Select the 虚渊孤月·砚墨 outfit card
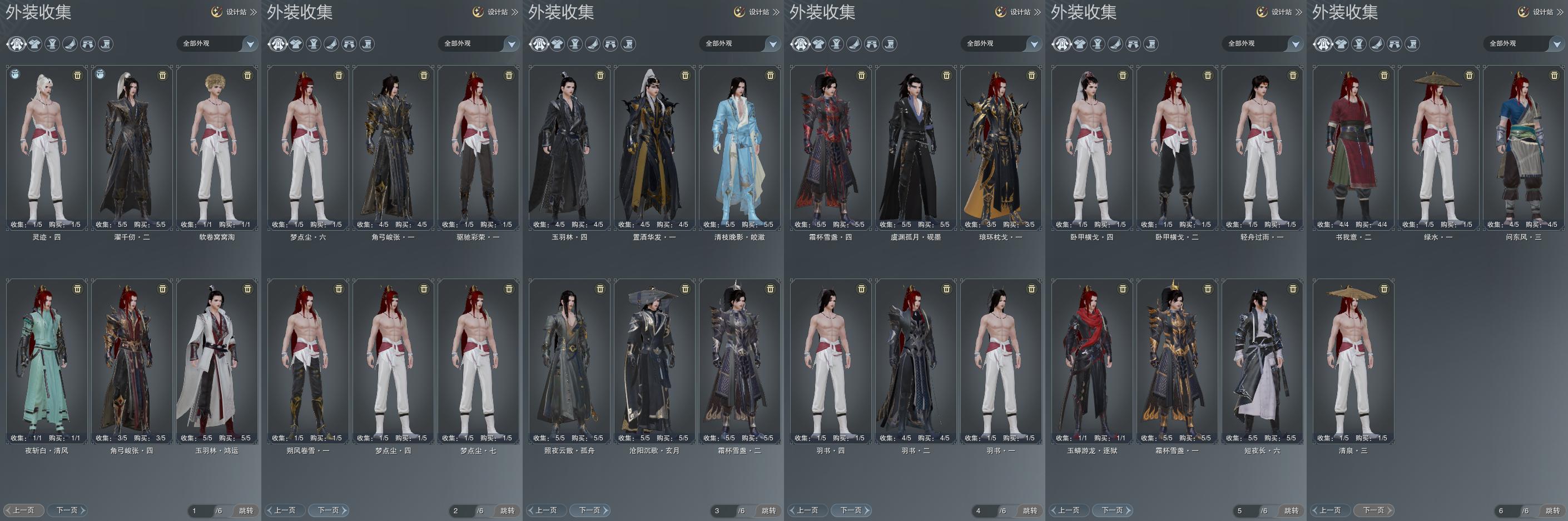1568x521 pixels. point(915,146)
